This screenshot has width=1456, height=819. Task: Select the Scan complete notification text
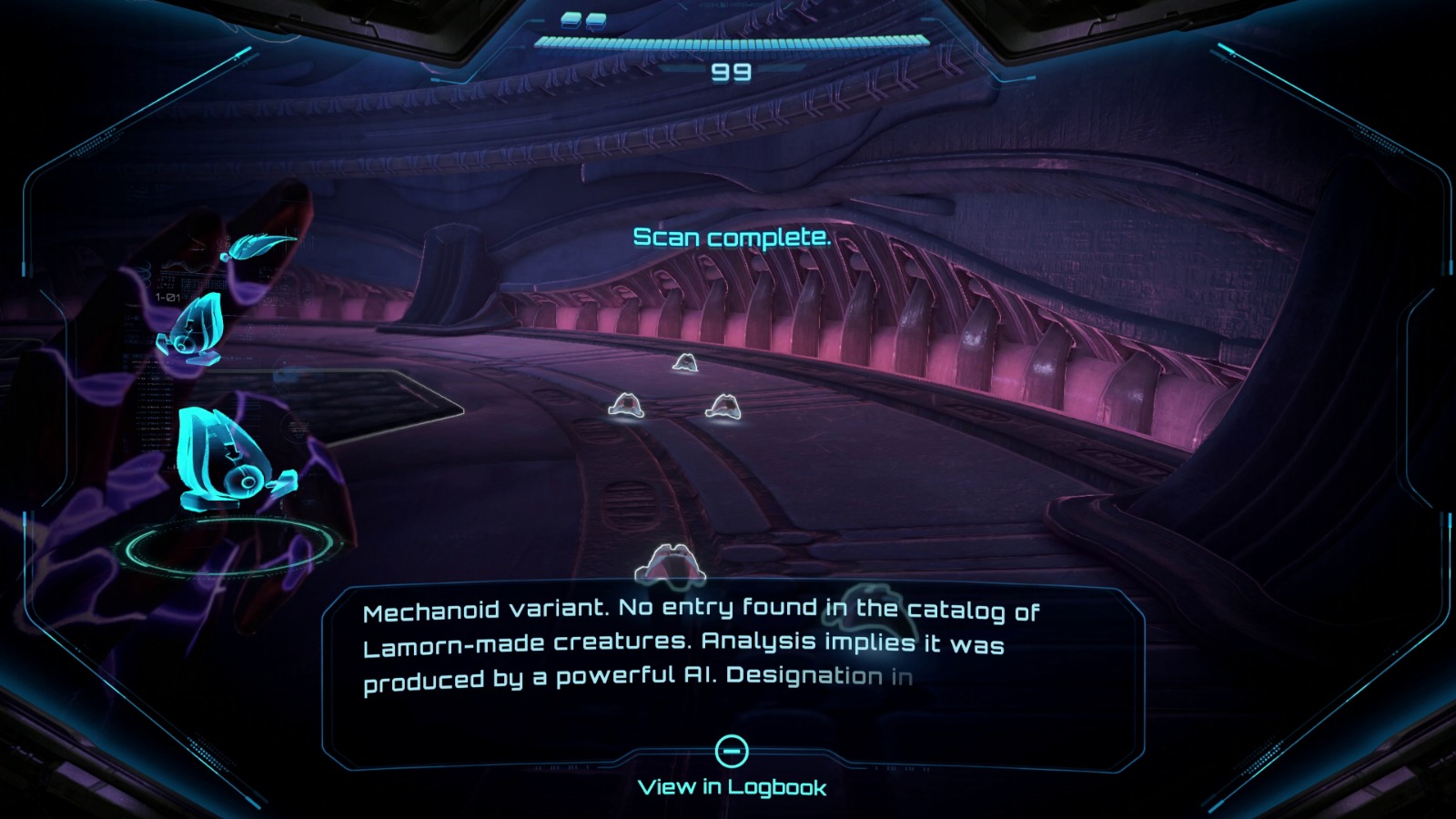[x=733, y=238]
